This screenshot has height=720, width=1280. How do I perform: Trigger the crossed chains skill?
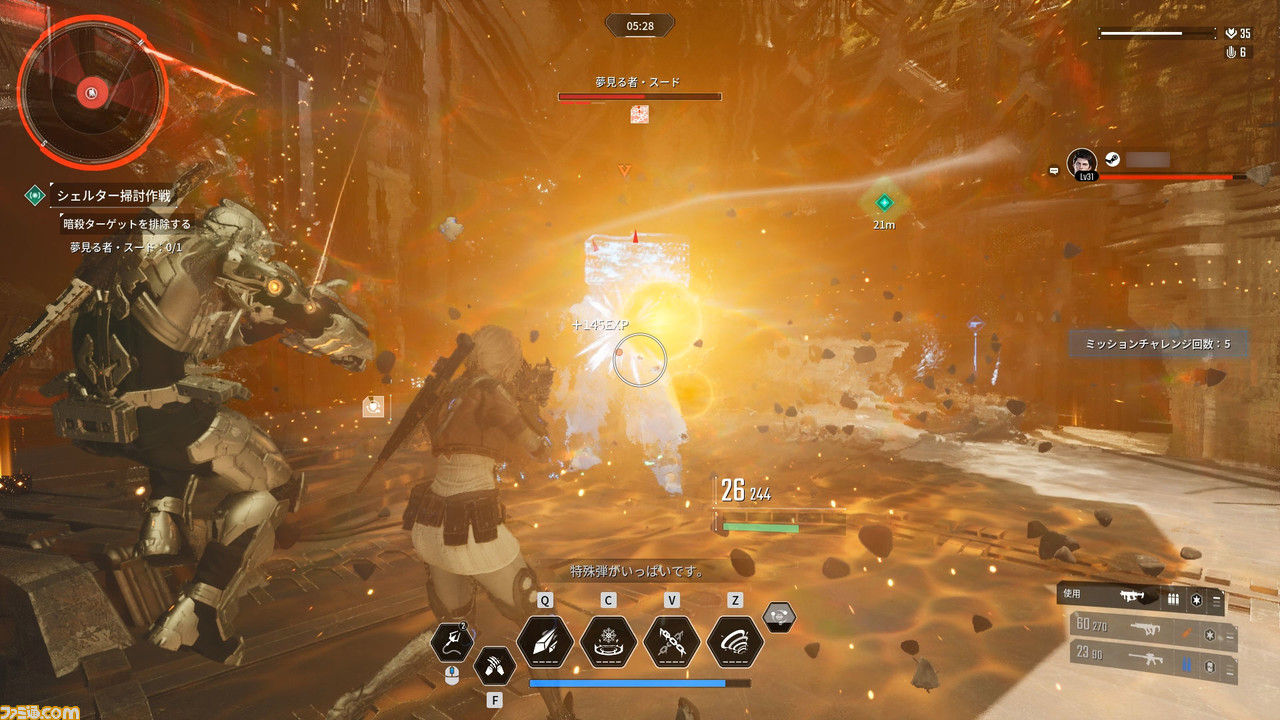(672, 642)
